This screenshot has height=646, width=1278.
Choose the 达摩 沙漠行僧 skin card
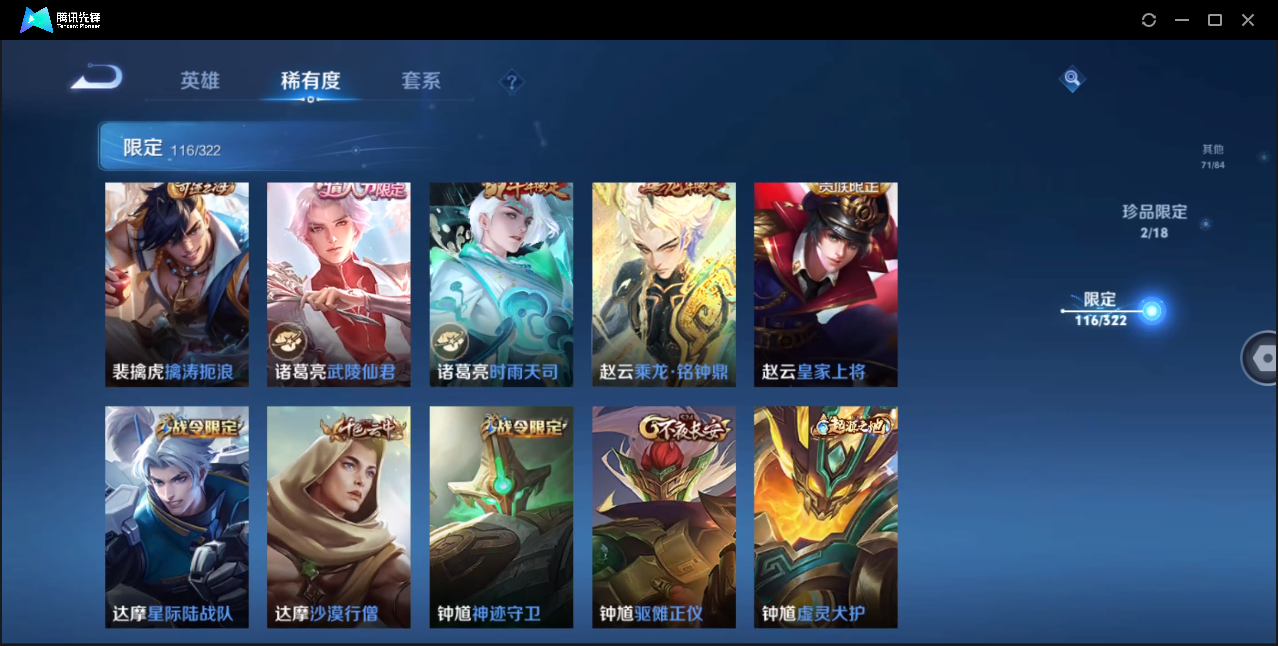coord(339,516)
